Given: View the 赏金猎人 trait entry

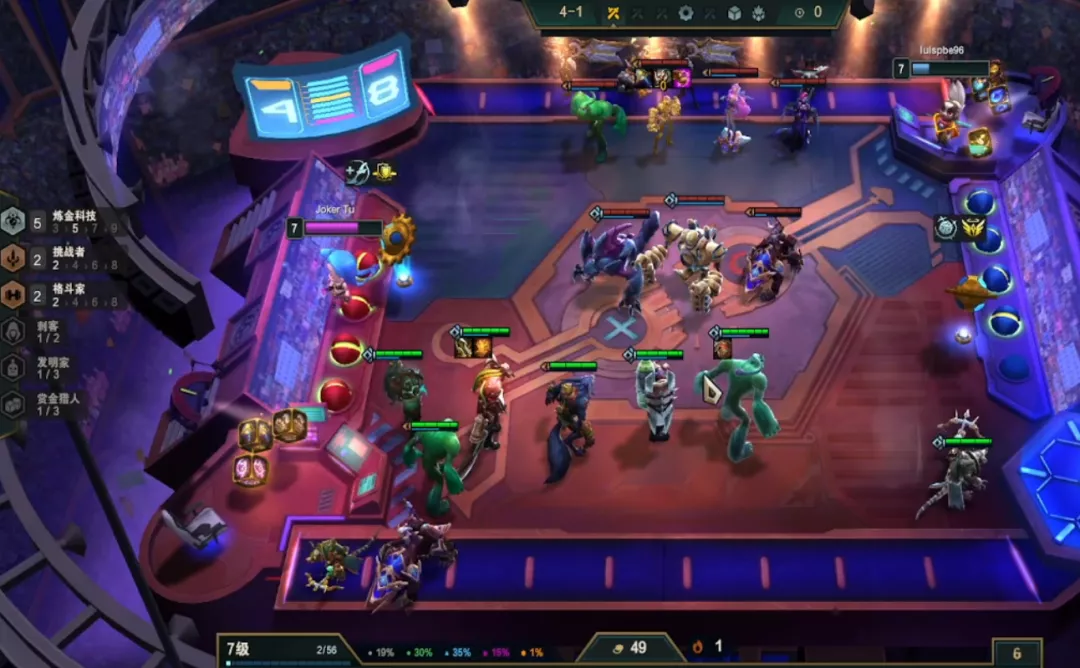Looking at the screenshot, I should click(55, 404).
